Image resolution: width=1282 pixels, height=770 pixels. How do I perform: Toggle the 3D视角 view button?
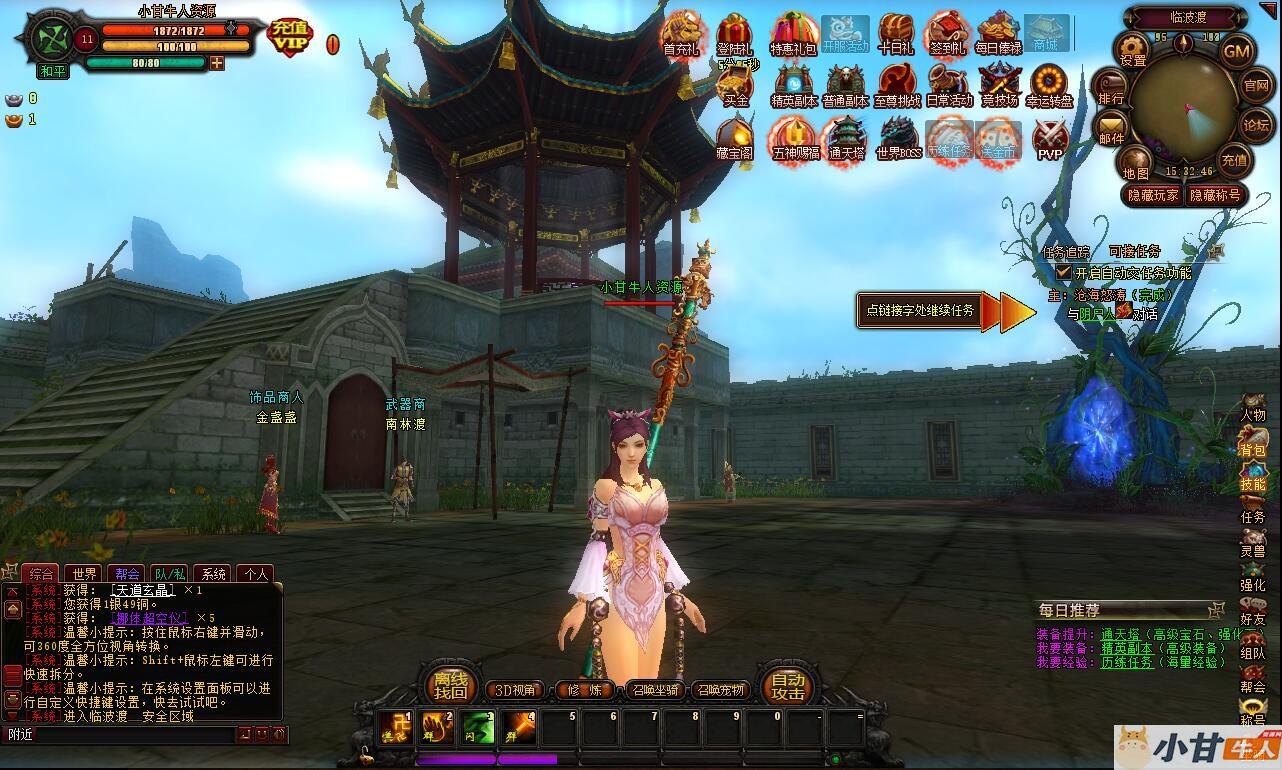pos(516,690)
